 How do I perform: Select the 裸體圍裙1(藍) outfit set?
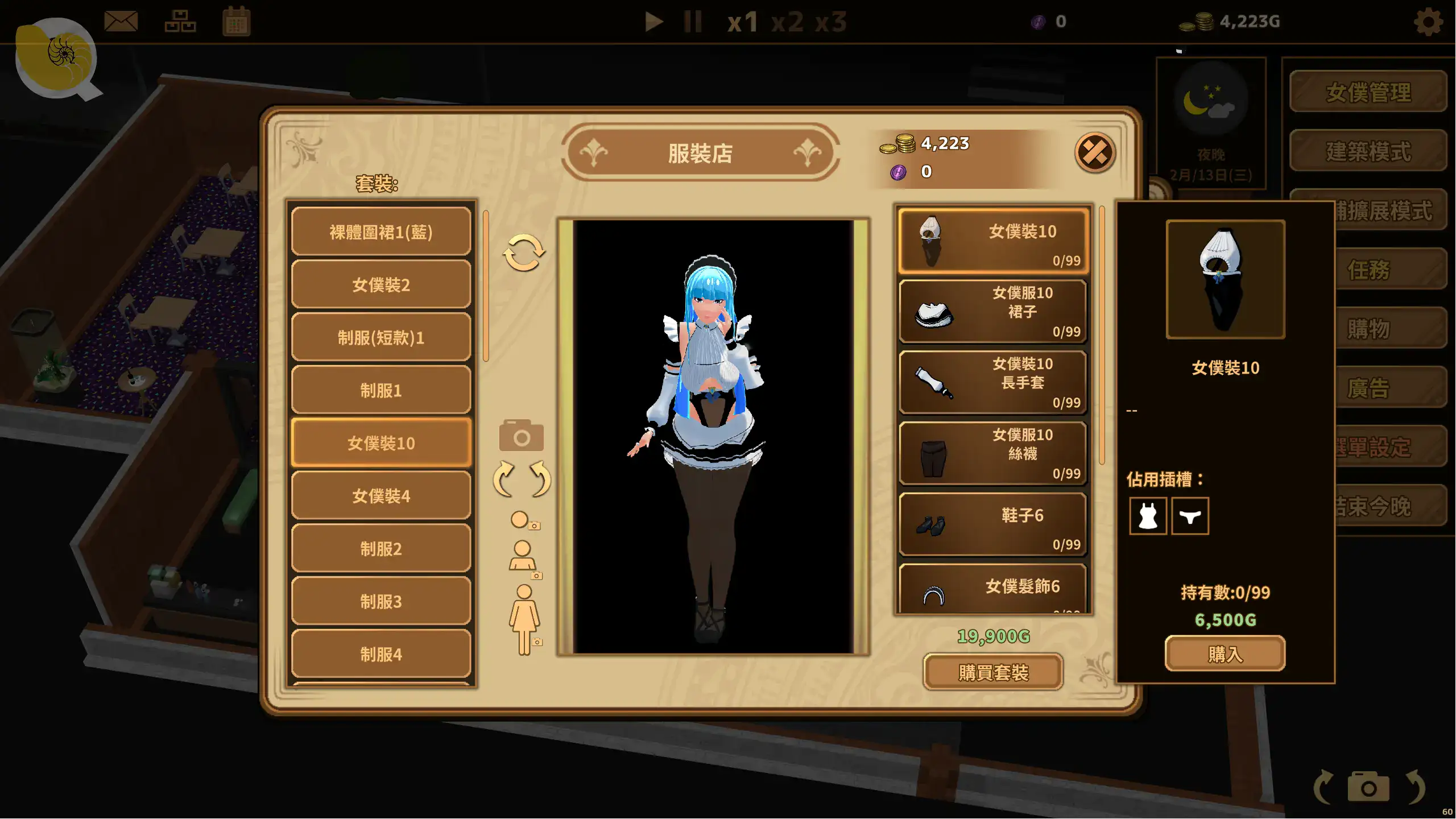pyautogui.click(x=381, y=232)
